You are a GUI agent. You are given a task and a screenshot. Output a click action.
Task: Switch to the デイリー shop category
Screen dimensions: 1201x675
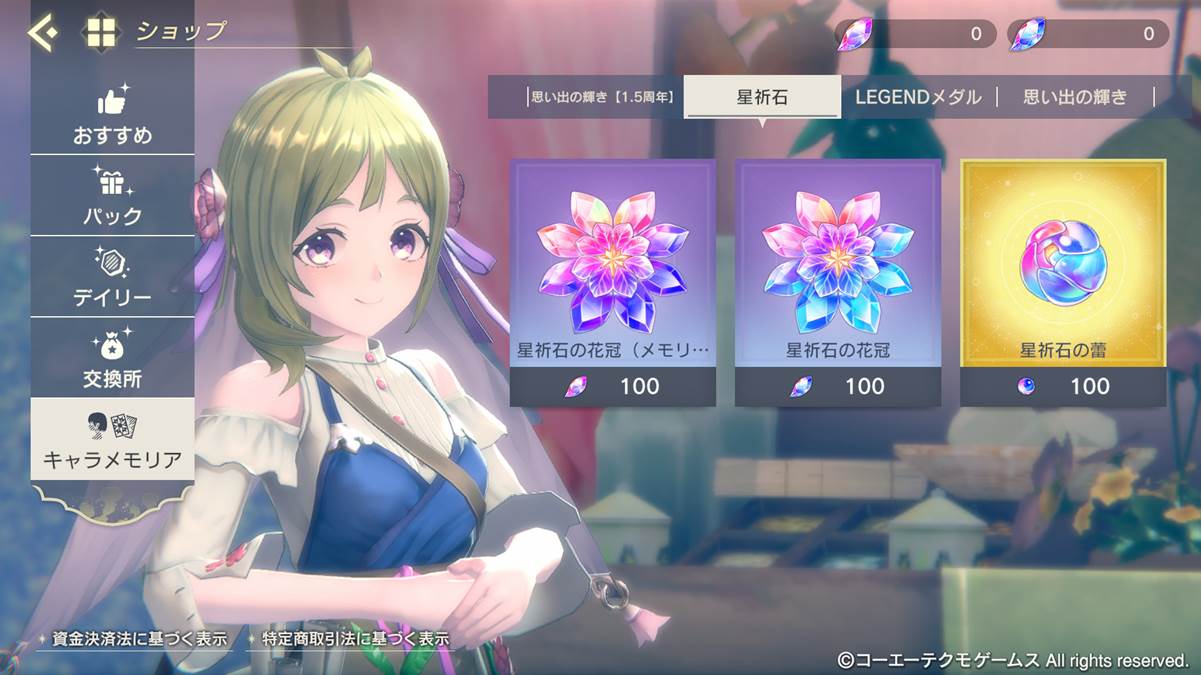click(112, 280)
